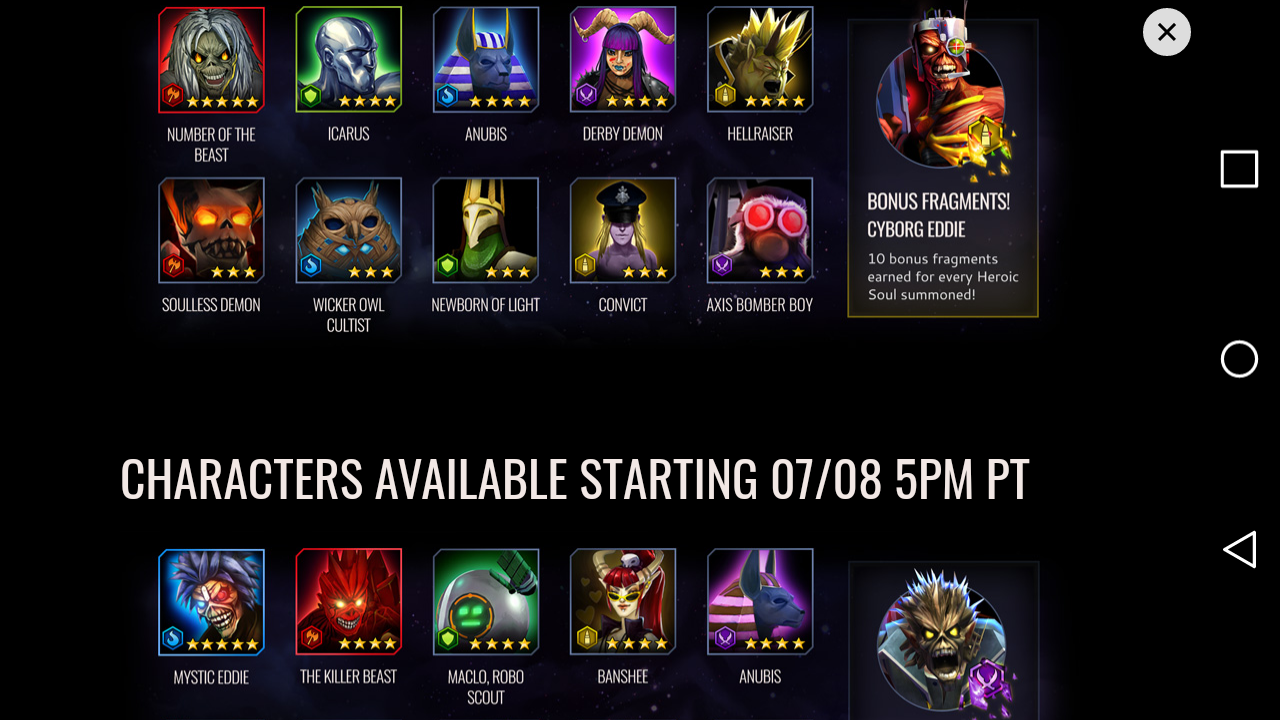Choose the Derby Demon portrait
1280x720 pixels.
tap(622, 60)
